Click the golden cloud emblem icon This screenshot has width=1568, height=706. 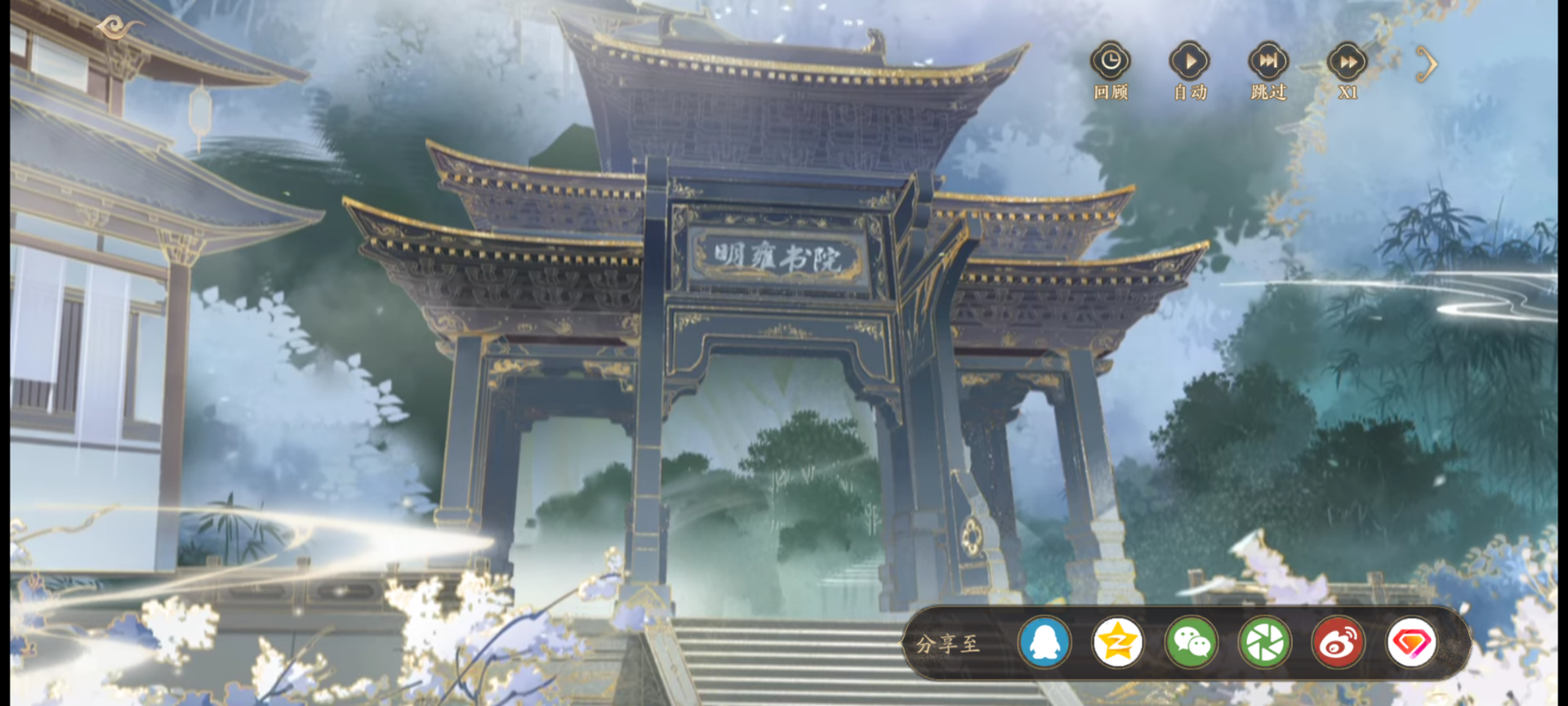pos(119,29)
